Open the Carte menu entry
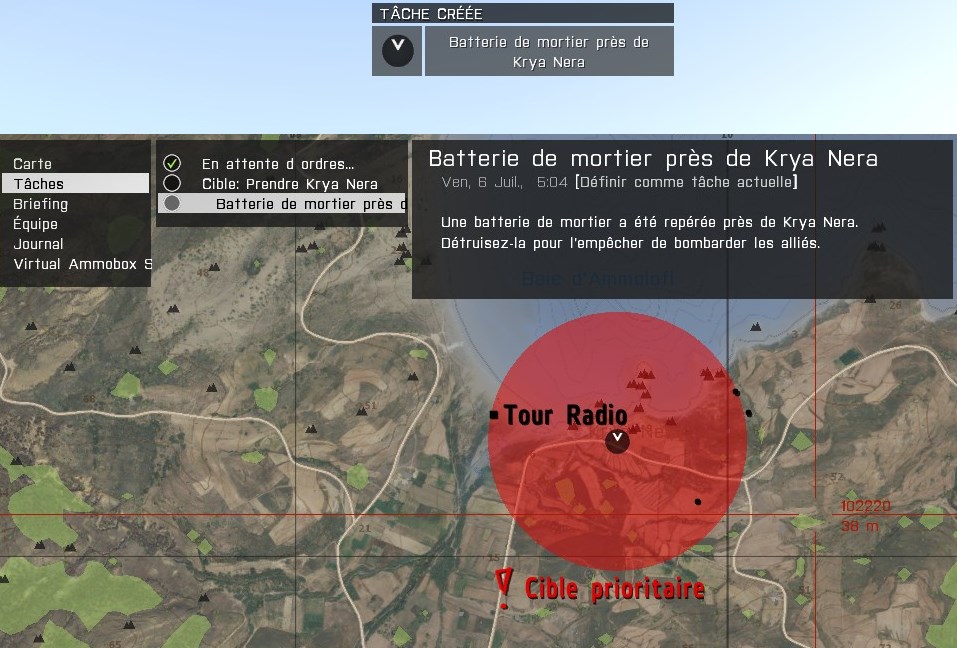The image size is (957, 648). [x=33, y=164]
